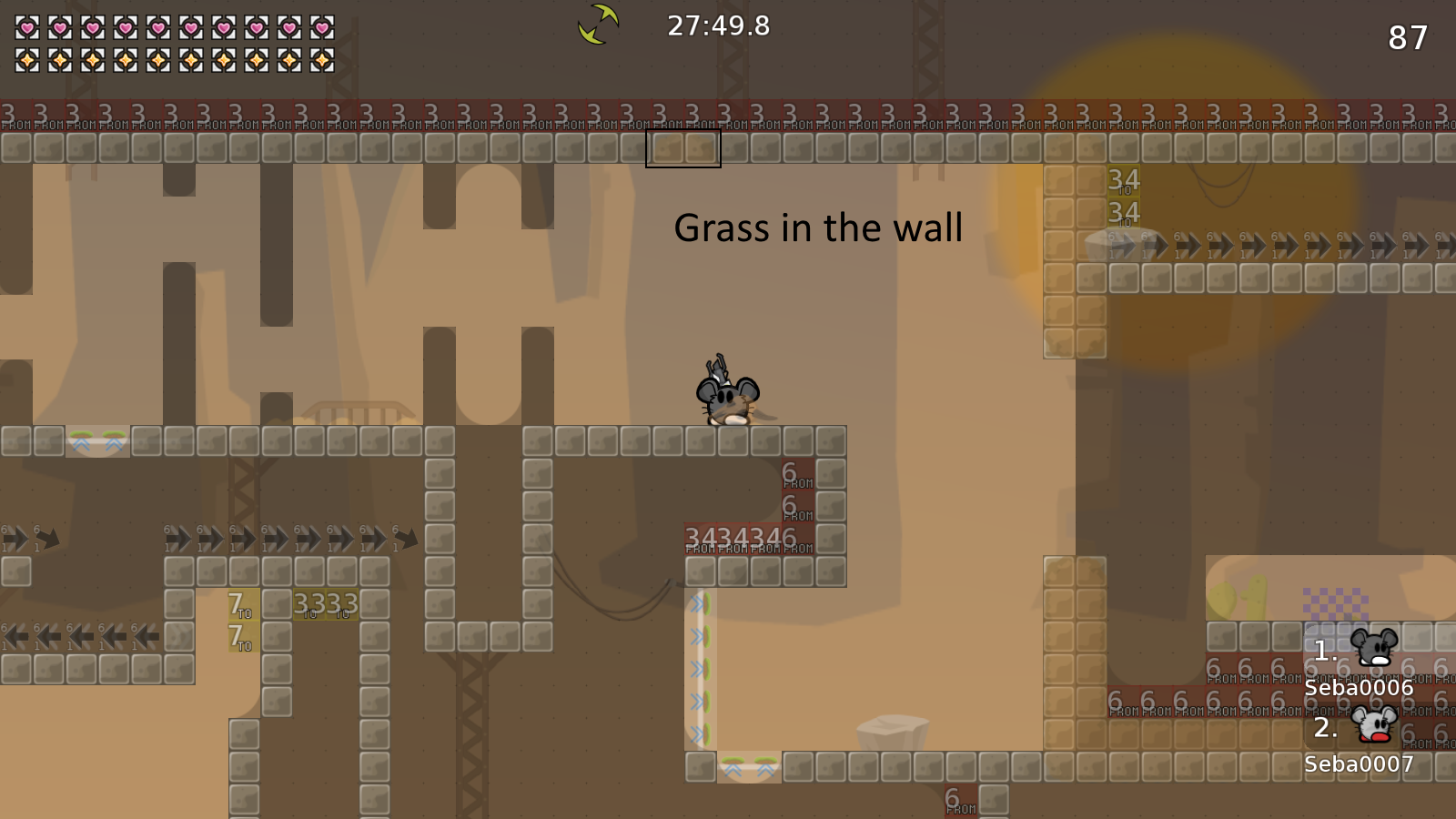Click Seba0006's dark mouse avatar in the leaderboard

[1374, 649]
